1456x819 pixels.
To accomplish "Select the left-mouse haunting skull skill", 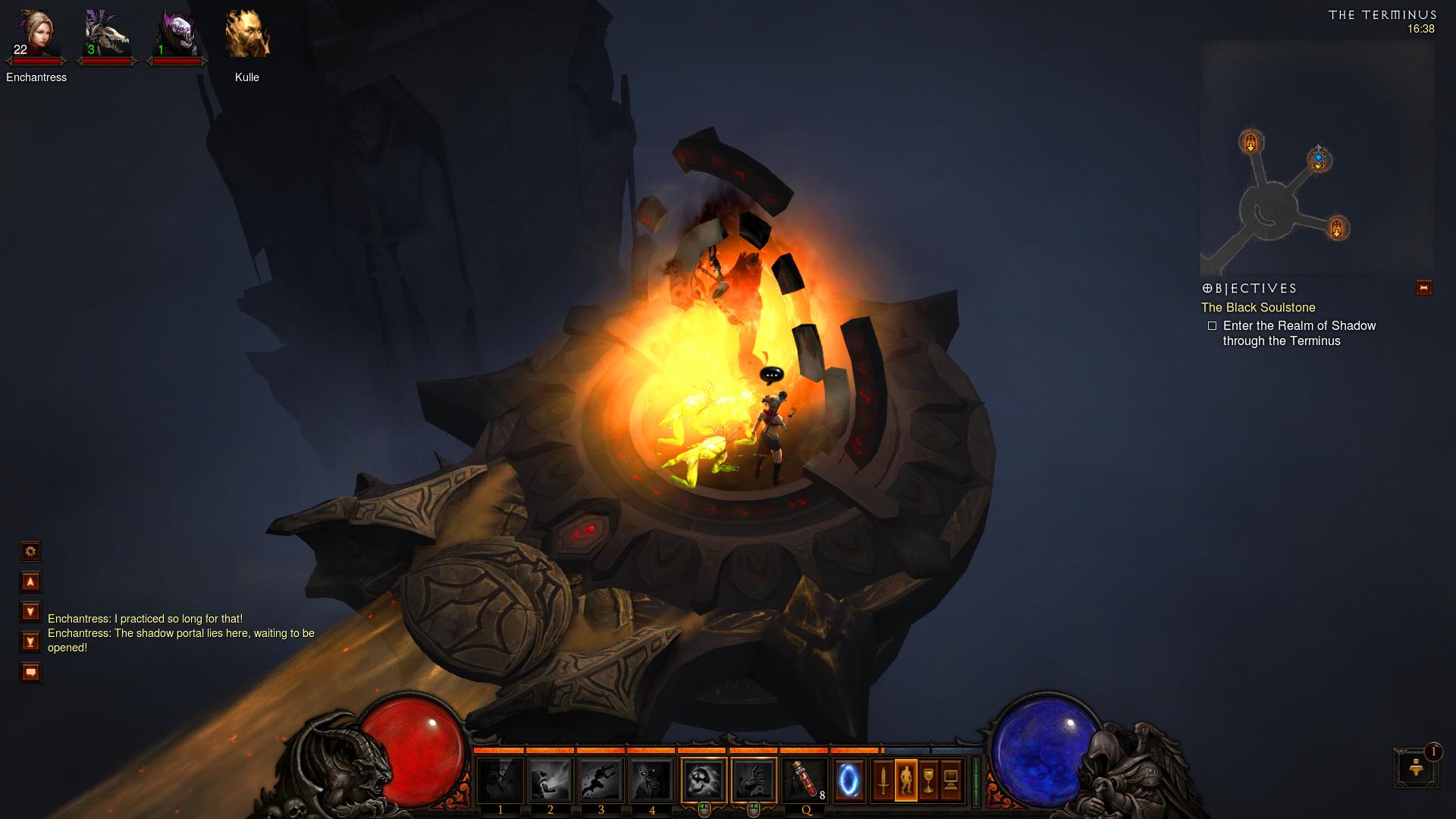I will pos(703,780).
